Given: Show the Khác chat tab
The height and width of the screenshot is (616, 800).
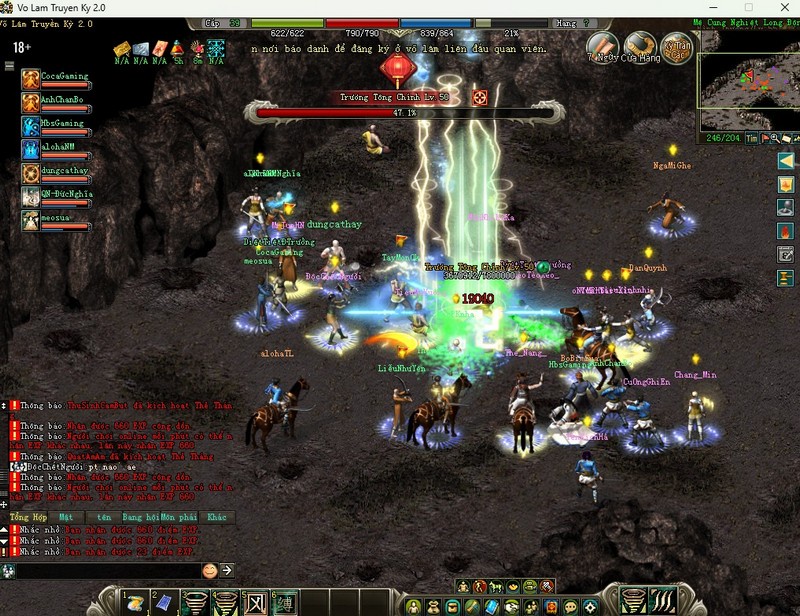Looking at the screenshot, I should [x=216, y=517].
